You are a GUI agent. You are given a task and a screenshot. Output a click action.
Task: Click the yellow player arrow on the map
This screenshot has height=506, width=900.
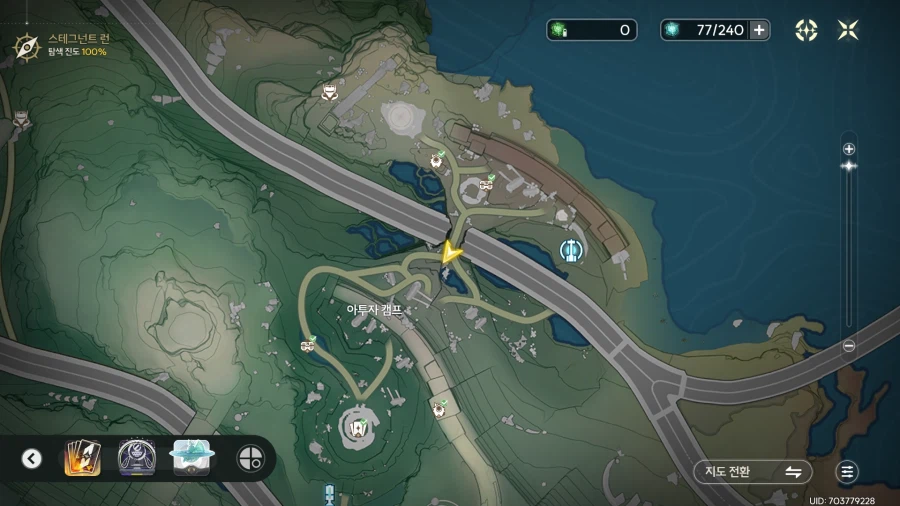coord(451,251)
